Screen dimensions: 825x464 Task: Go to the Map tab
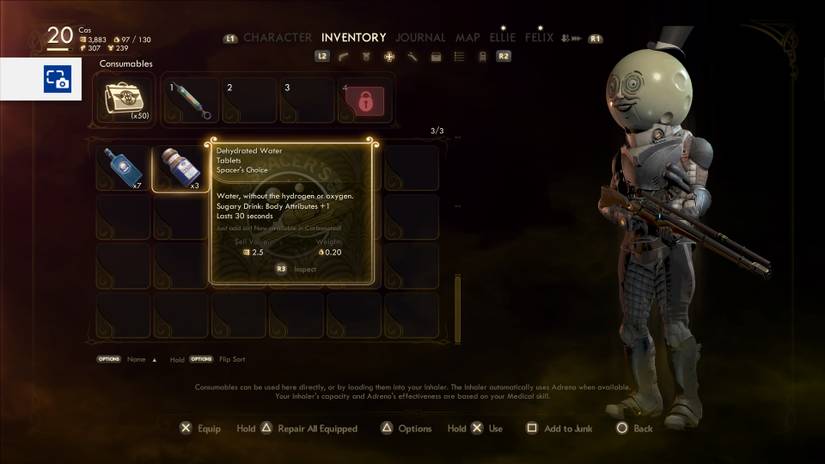(468, 38)
